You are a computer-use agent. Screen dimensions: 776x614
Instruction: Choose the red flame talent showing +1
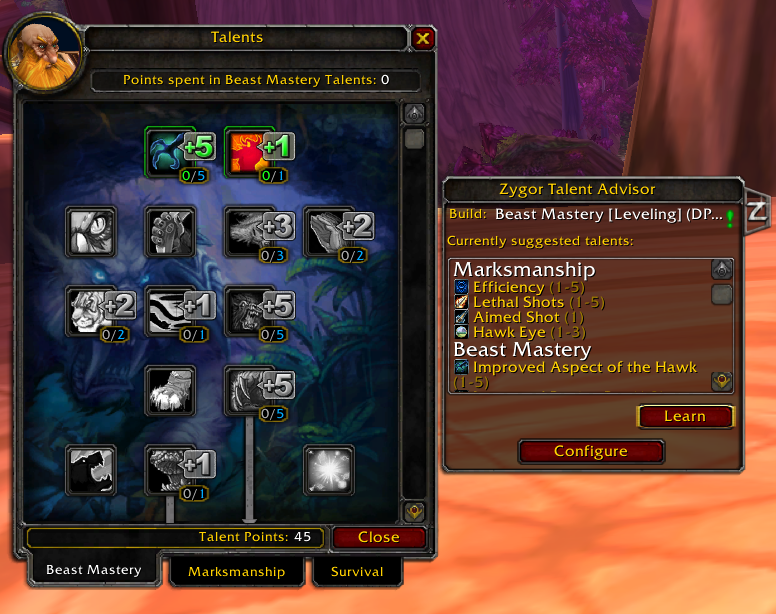click(248, 151)
